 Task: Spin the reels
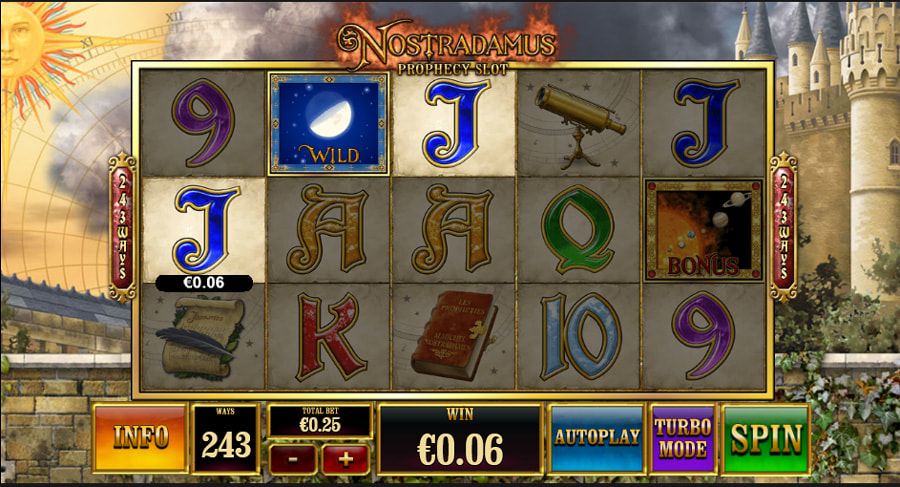point(766,438)
